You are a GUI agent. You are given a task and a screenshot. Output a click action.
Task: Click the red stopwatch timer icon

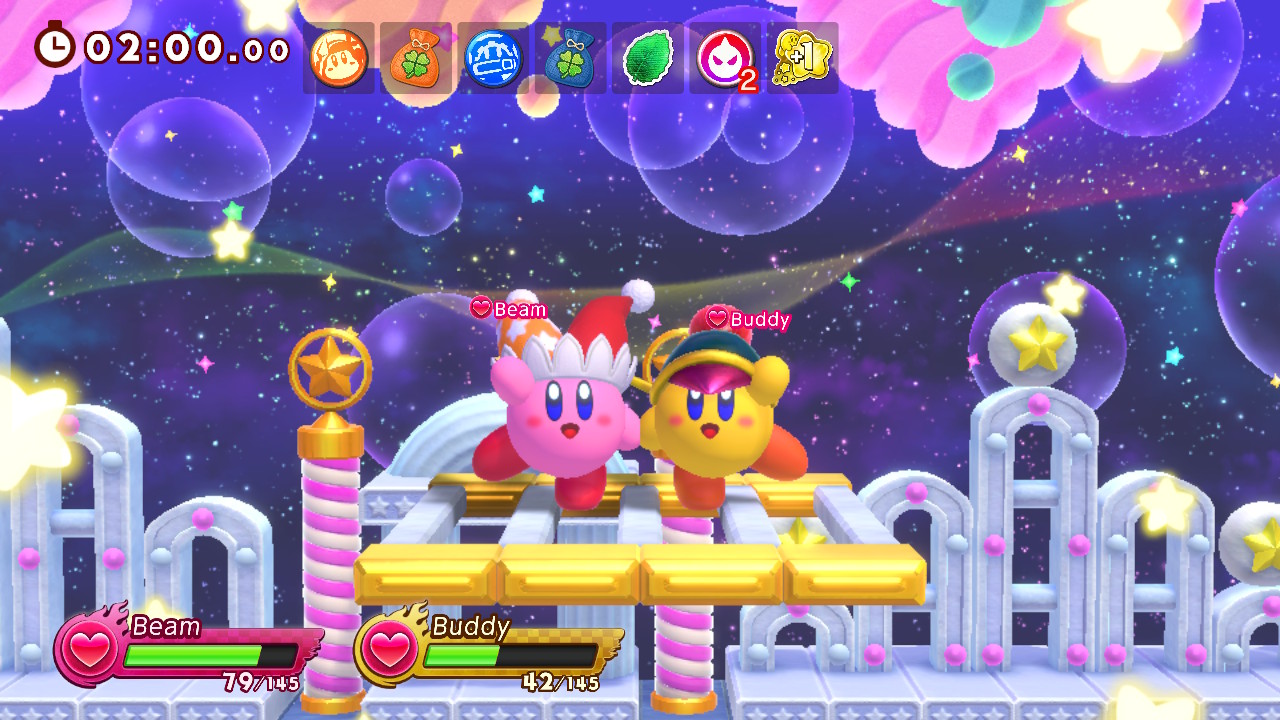coord(57,45)
